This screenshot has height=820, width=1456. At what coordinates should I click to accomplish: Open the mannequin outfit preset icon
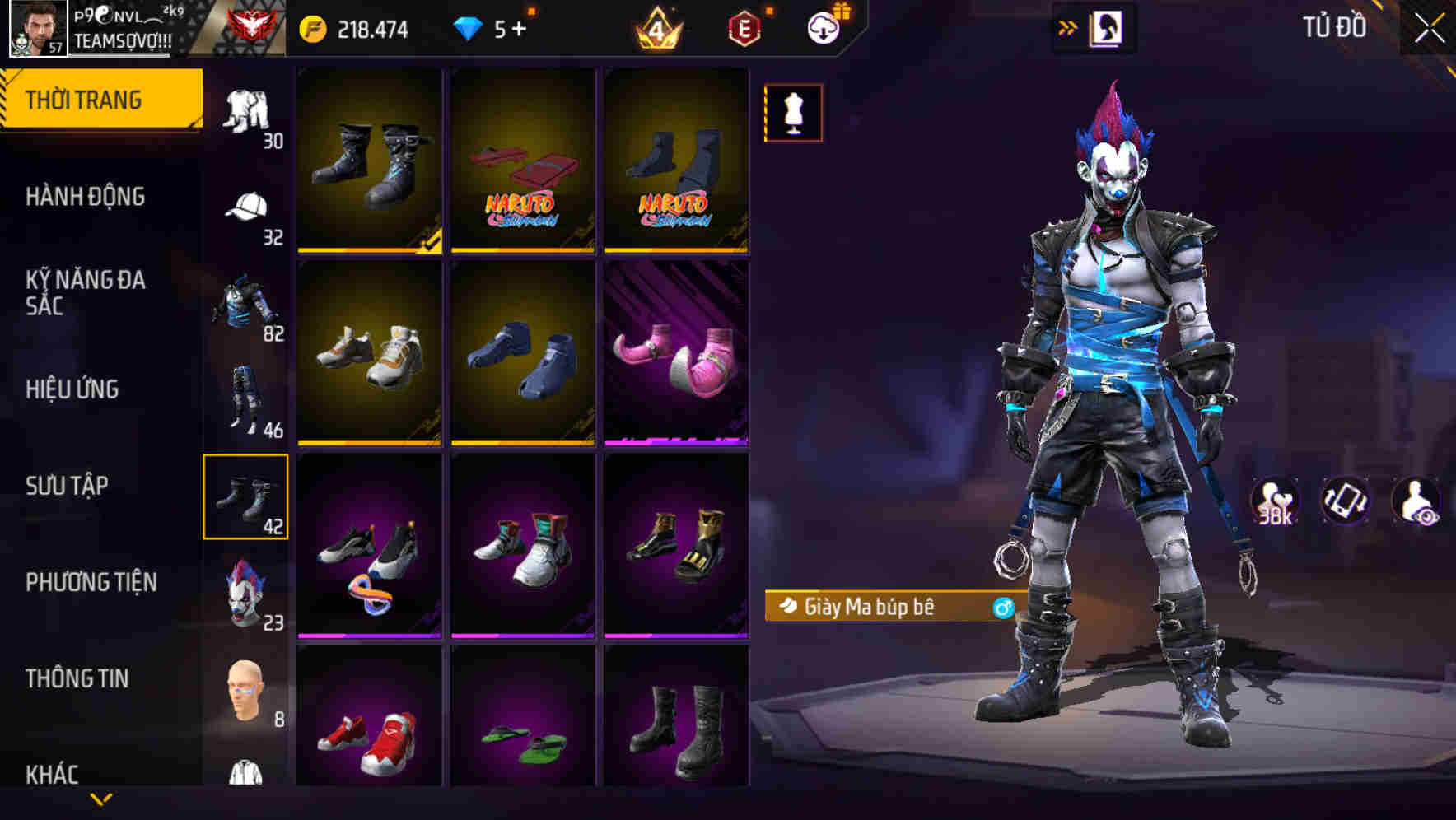(792, 114)
